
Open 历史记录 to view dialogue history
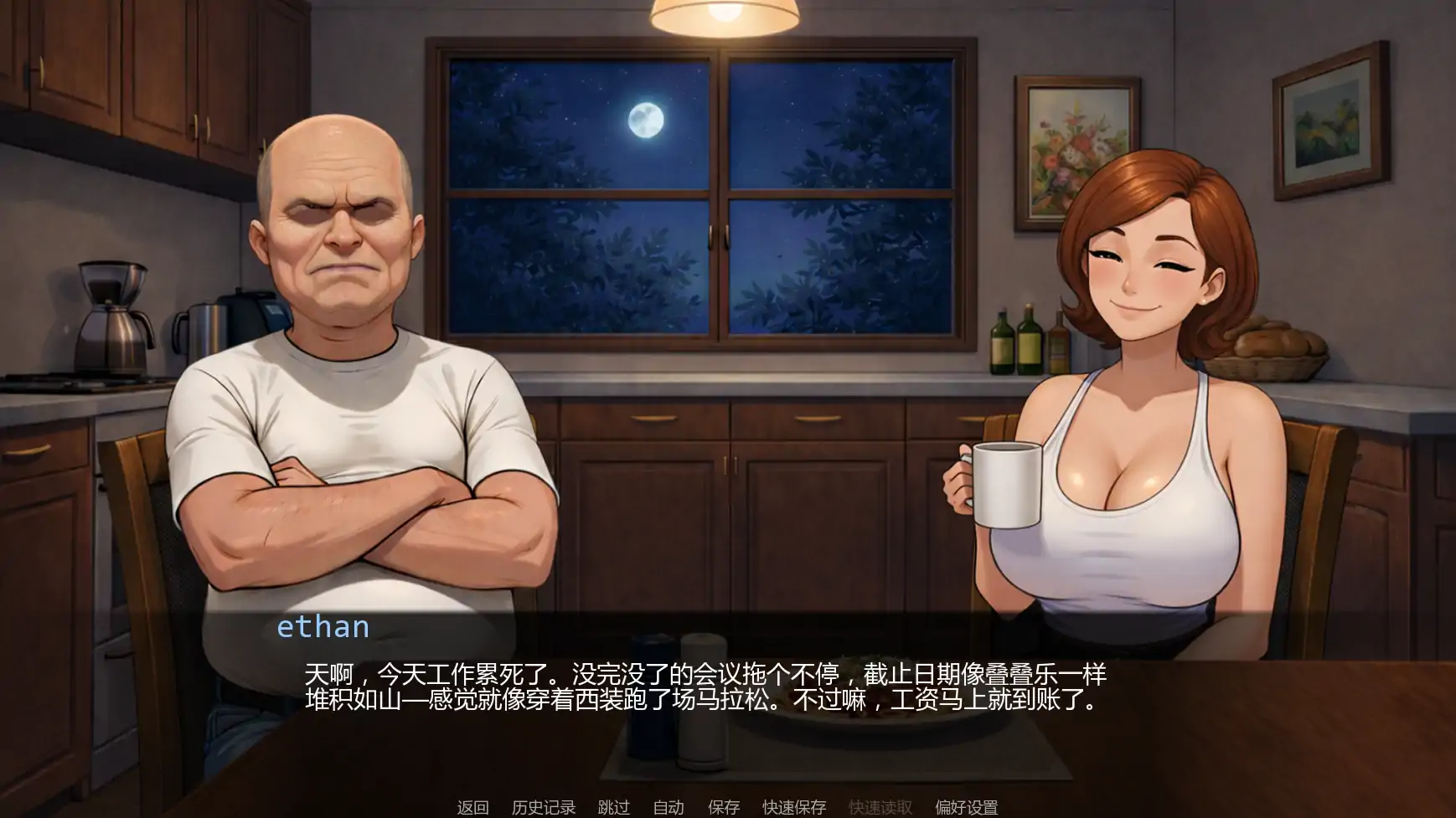(x=543, y=807)
